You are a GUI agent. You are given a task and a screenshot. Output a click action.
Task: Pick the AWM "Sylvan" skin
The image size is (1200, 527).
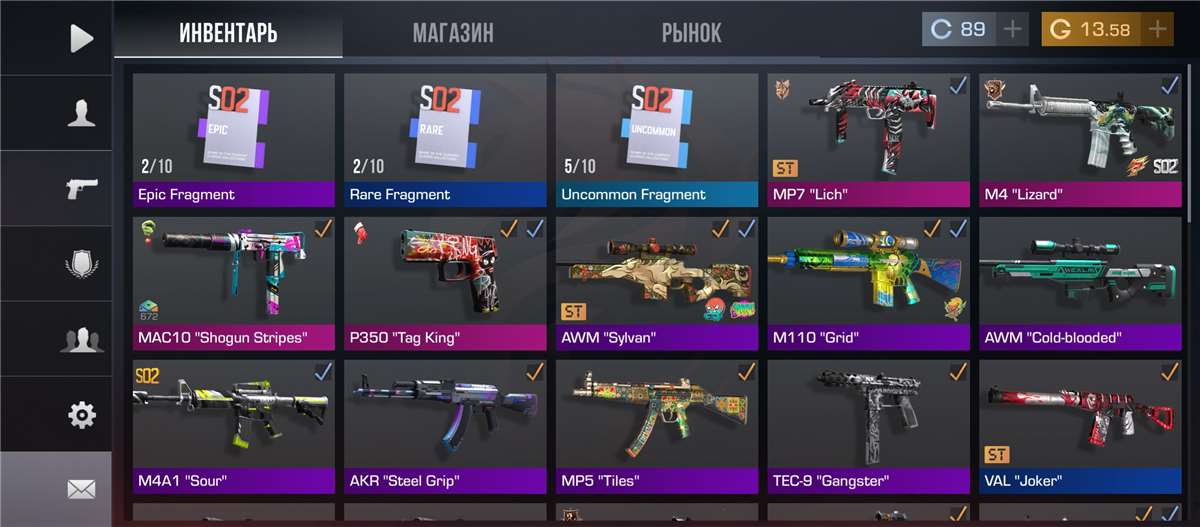click(x=657, y=283)
